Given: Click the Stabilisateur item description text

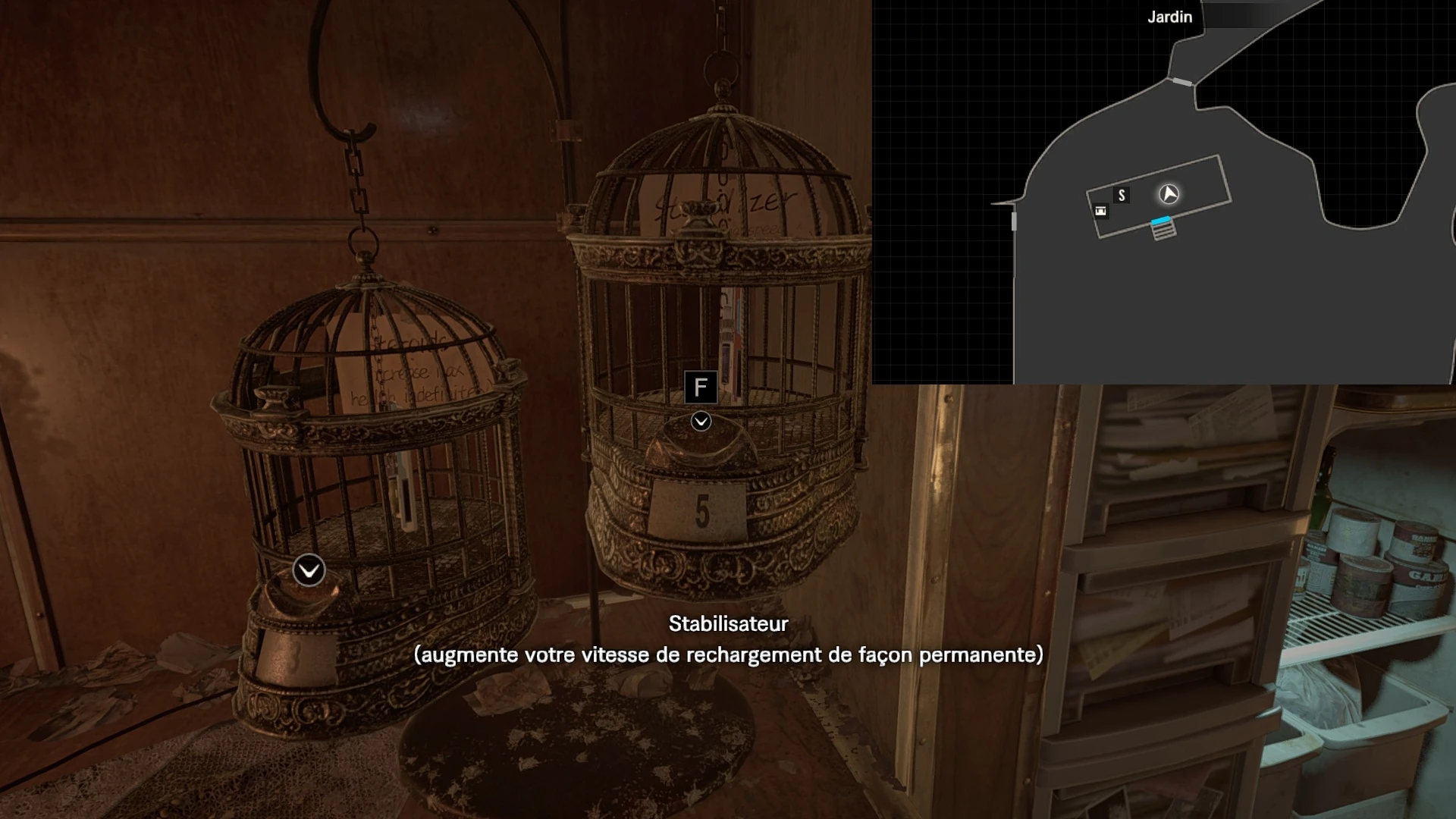Looking at the screenshot, I should click(728, 654).
